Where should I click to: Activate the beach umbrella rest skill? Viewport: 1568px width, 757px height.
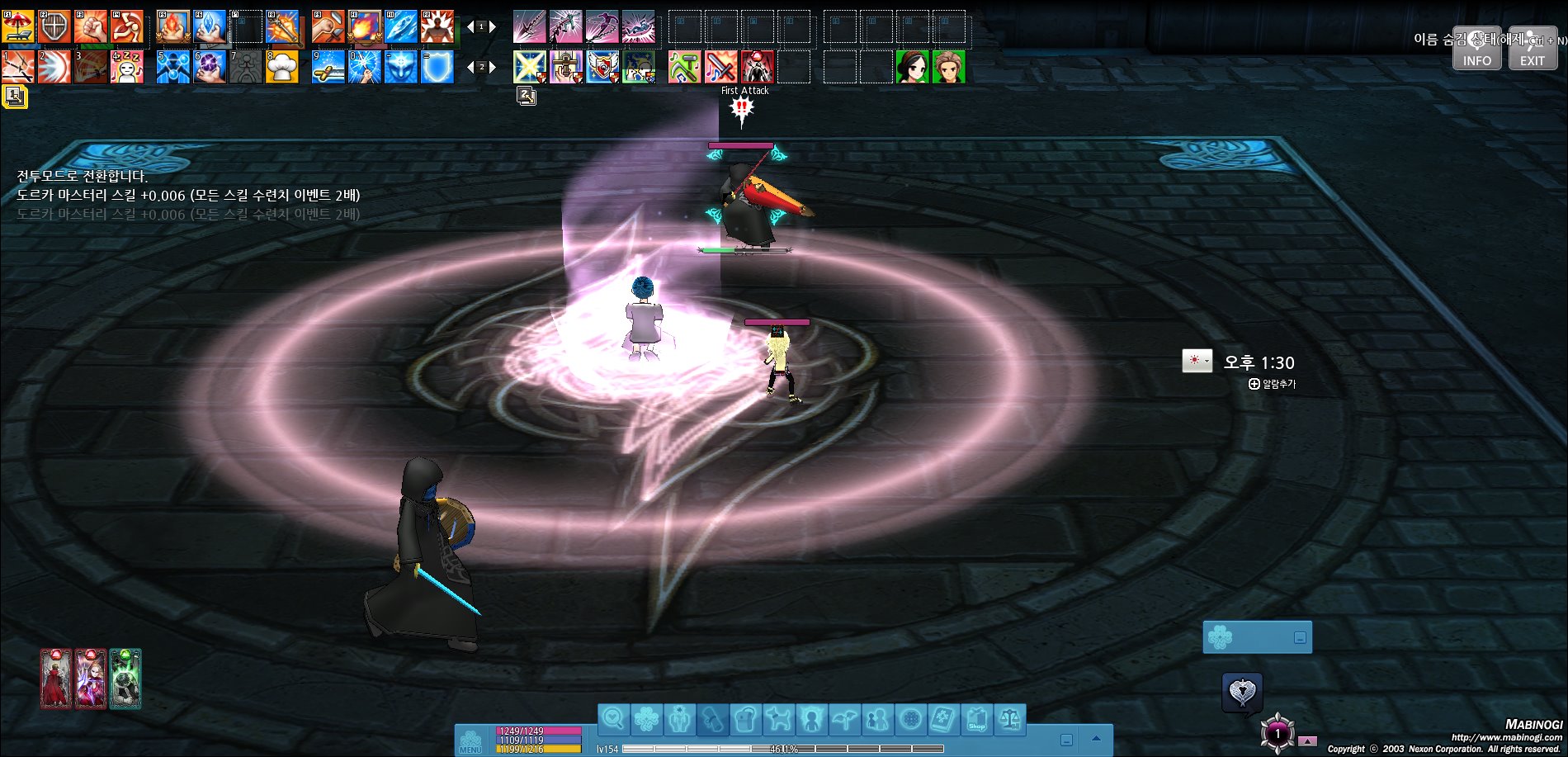pyautogui.click(x=18, y=27)
